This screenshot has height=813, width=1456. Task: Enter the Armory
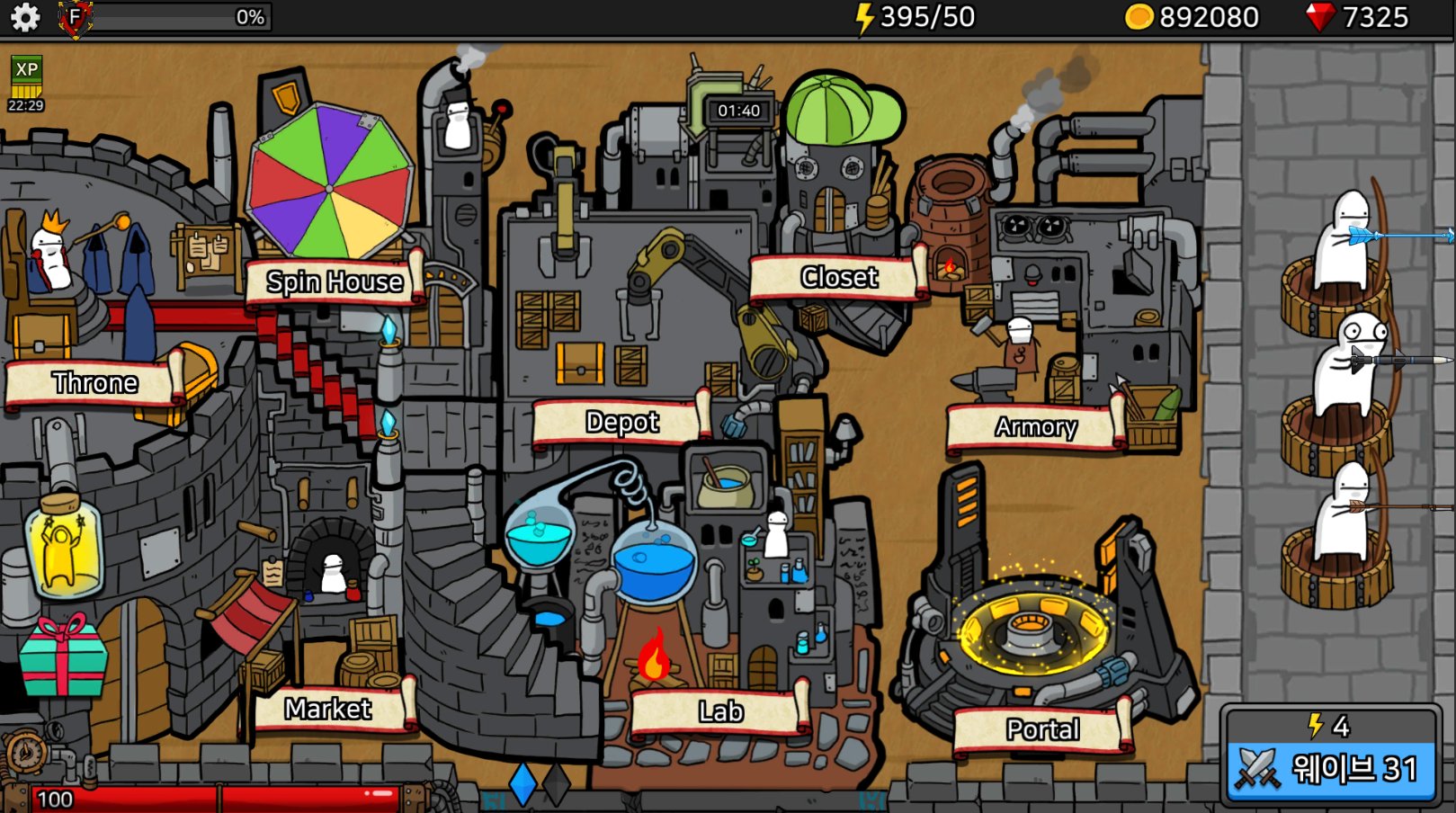[1035, 426]
